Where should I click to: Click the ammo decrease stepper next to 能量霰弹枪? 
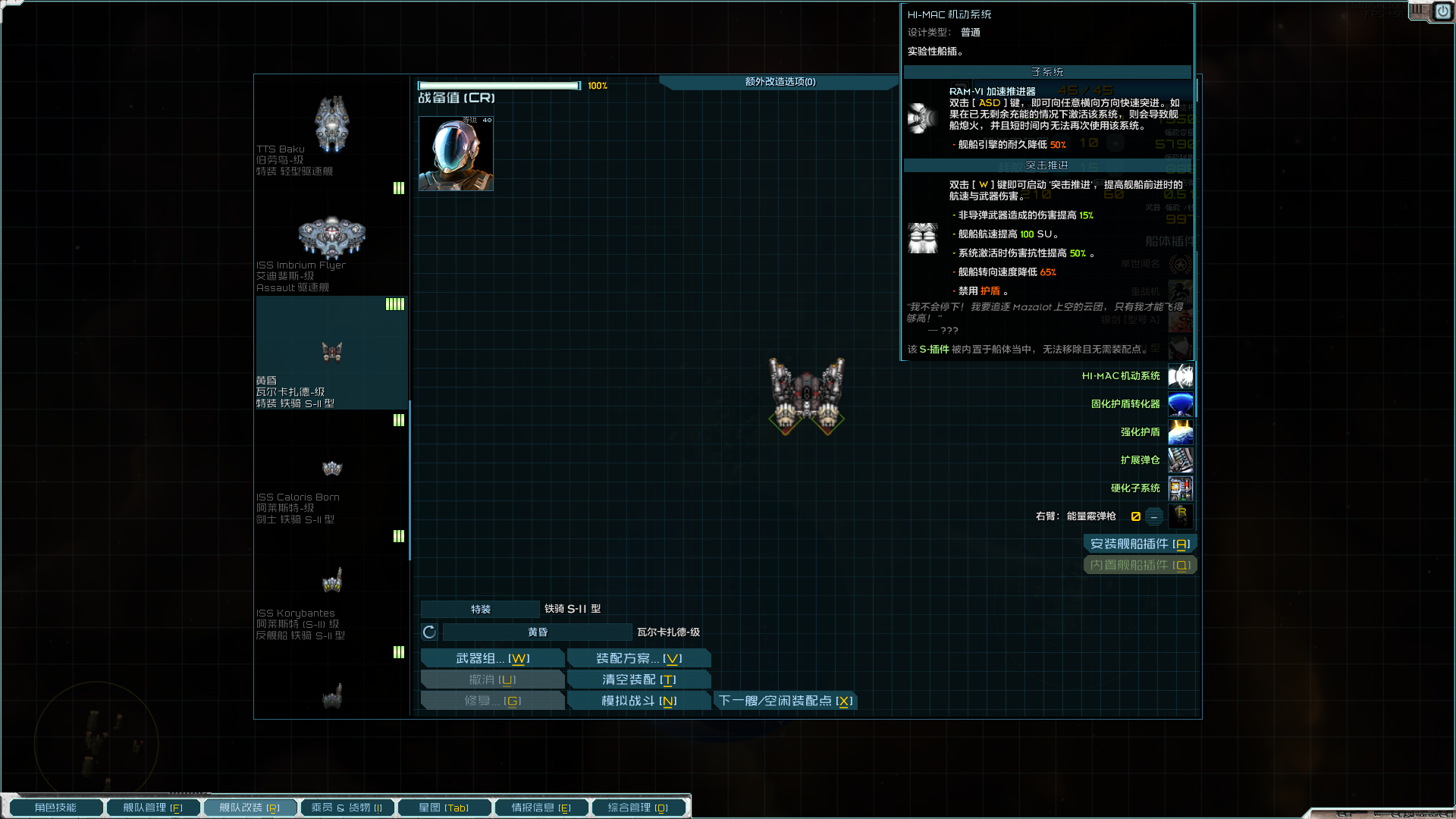click(1153, 516)
